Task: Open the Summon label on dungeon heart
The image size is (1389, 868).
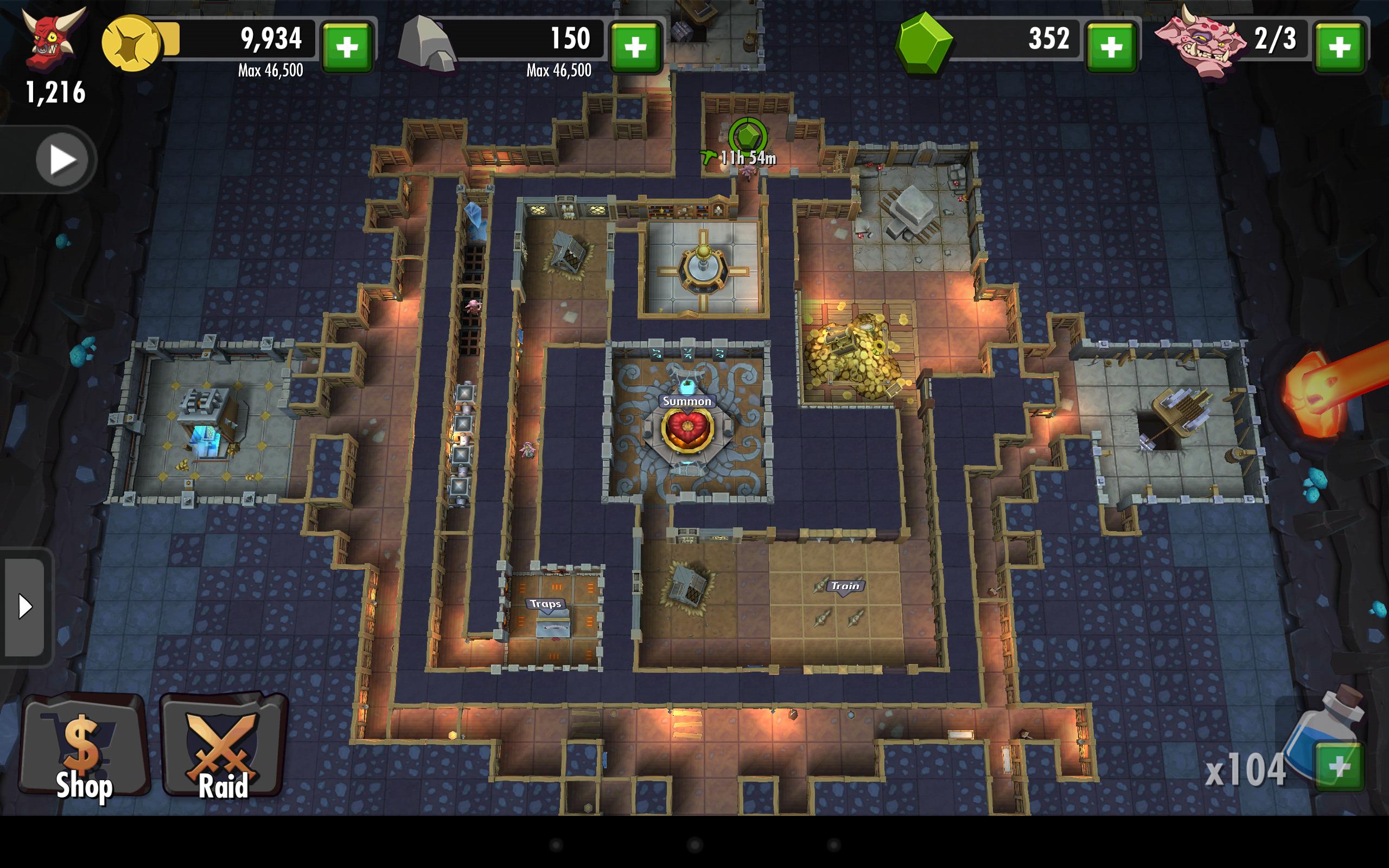Action: [x=687, y=401]
